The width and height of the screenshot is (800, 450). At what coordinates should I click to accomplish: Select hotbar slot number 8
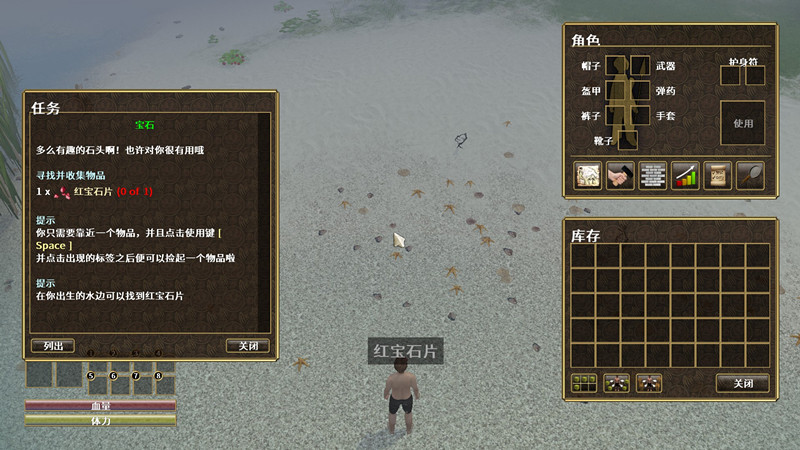165,385
